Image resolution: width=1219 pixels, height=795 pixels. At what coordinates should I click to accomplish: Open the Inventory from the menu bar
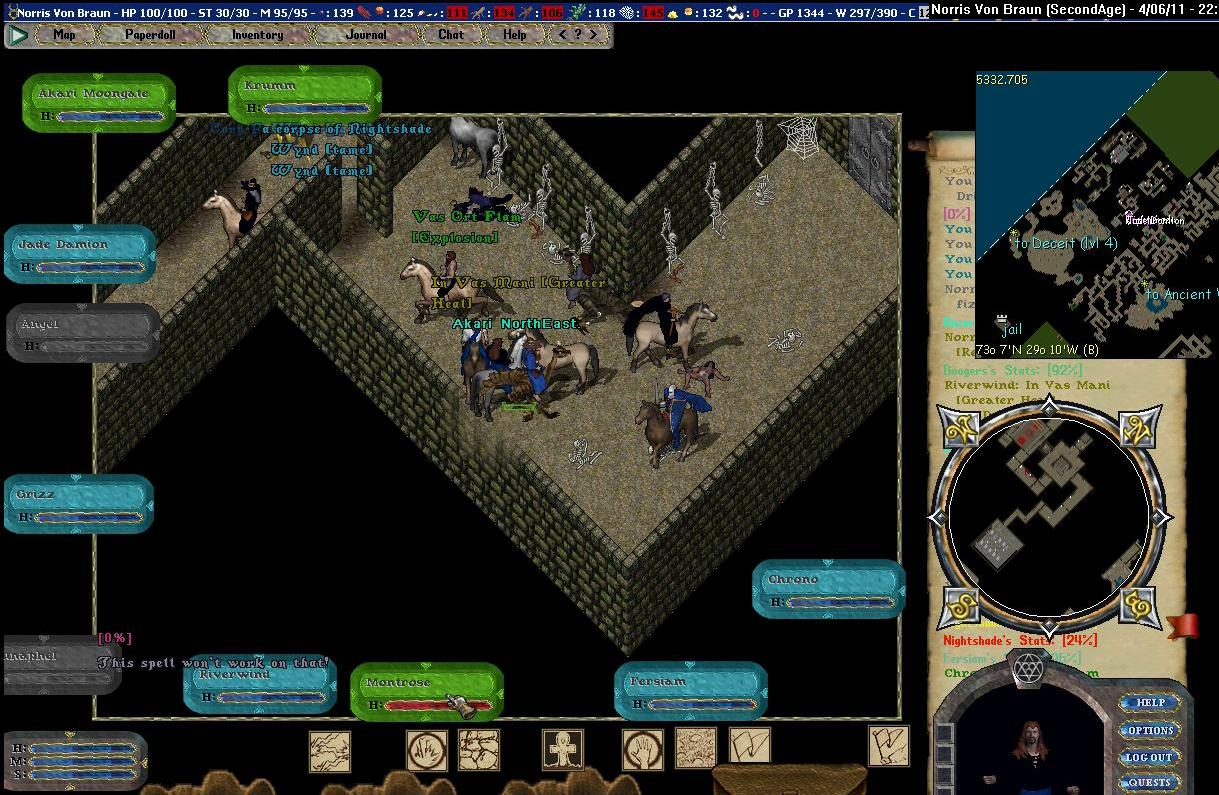[257, 34]
